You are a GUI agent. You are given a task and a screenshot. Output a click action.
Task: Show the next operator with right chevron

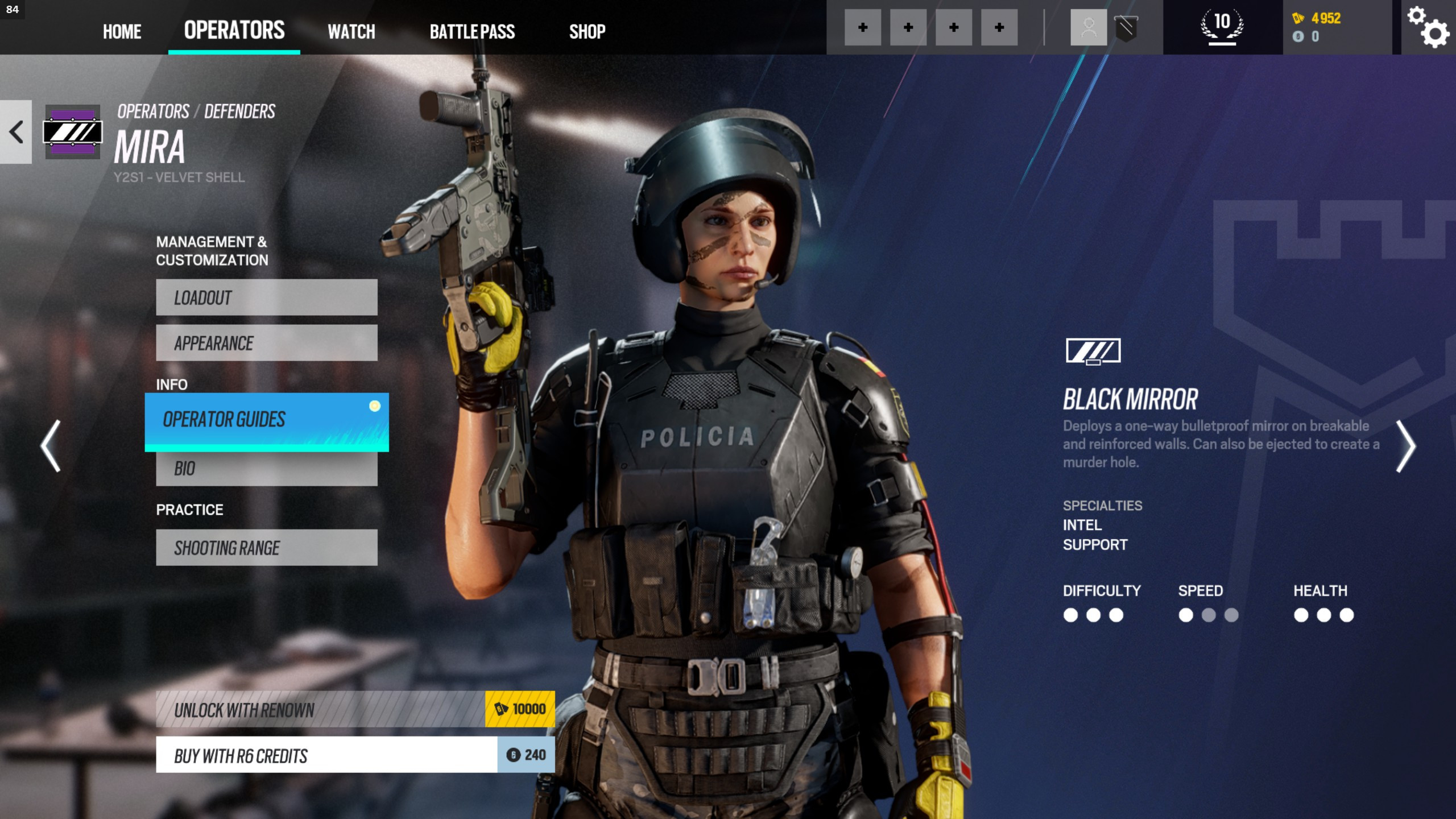pos(1405,446)
